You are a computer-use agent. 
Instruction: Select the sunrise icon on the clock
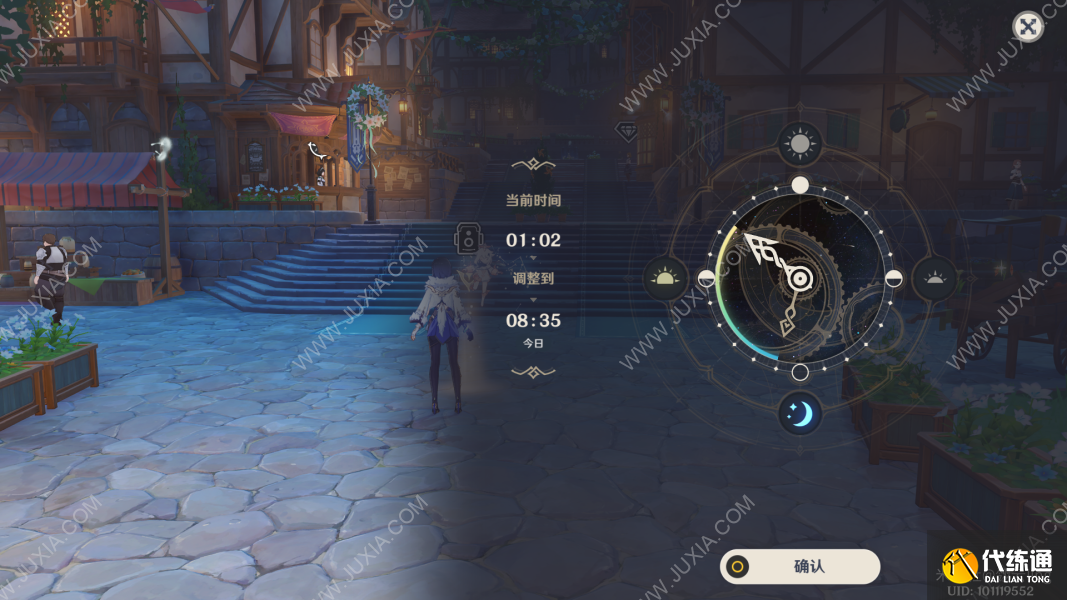(665, 278)
